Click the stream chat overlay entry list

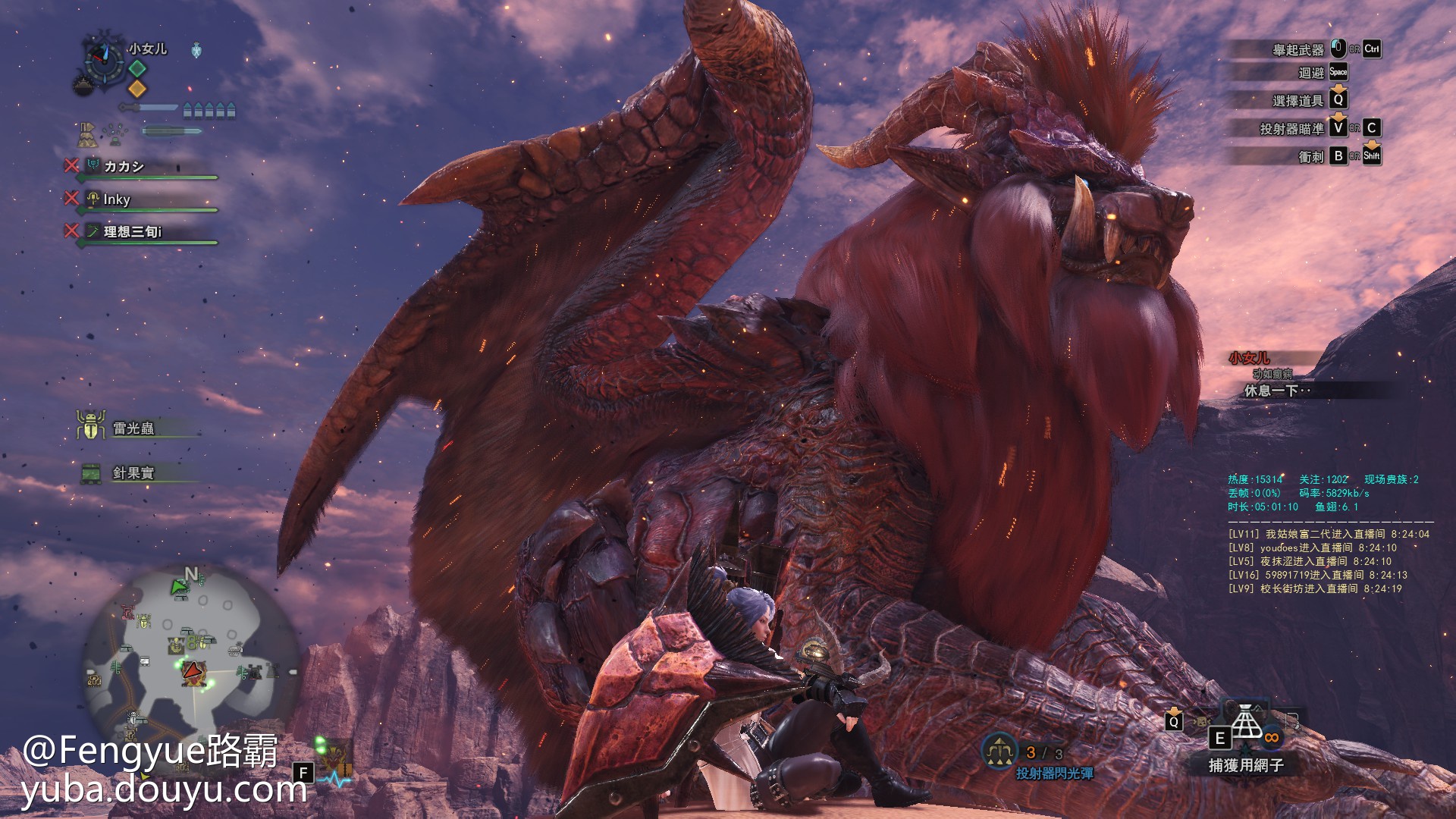[1328, 561]
